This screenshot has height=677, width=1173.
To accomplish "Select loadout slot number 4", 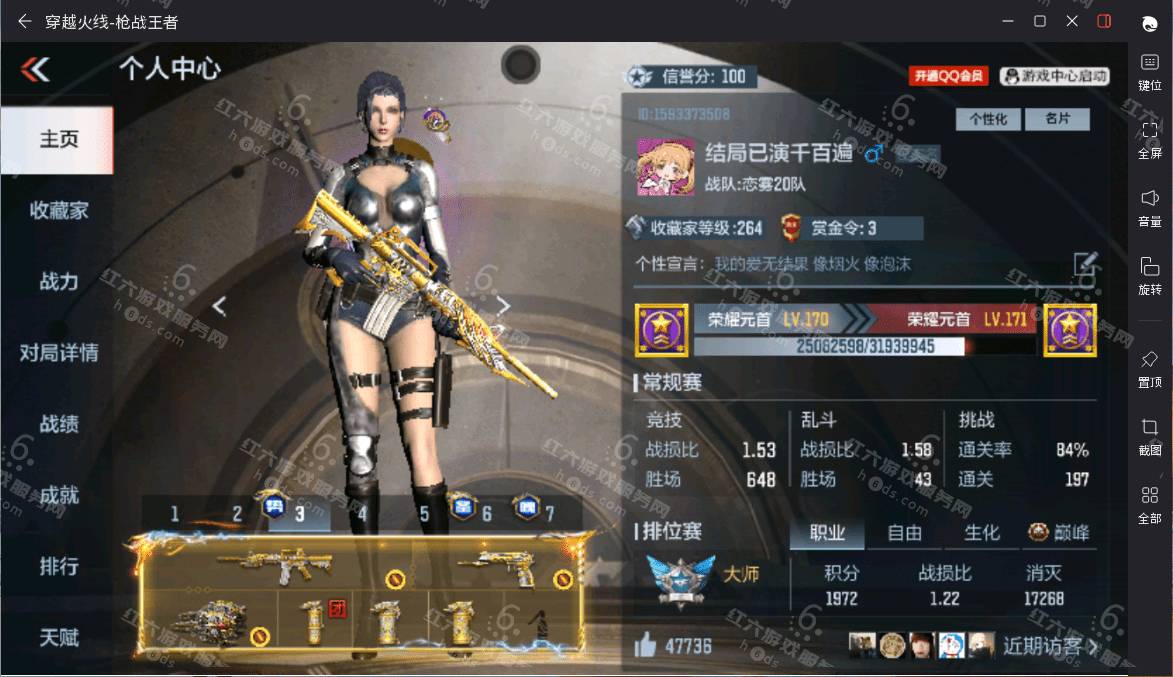I will click(x=362, y=515).
